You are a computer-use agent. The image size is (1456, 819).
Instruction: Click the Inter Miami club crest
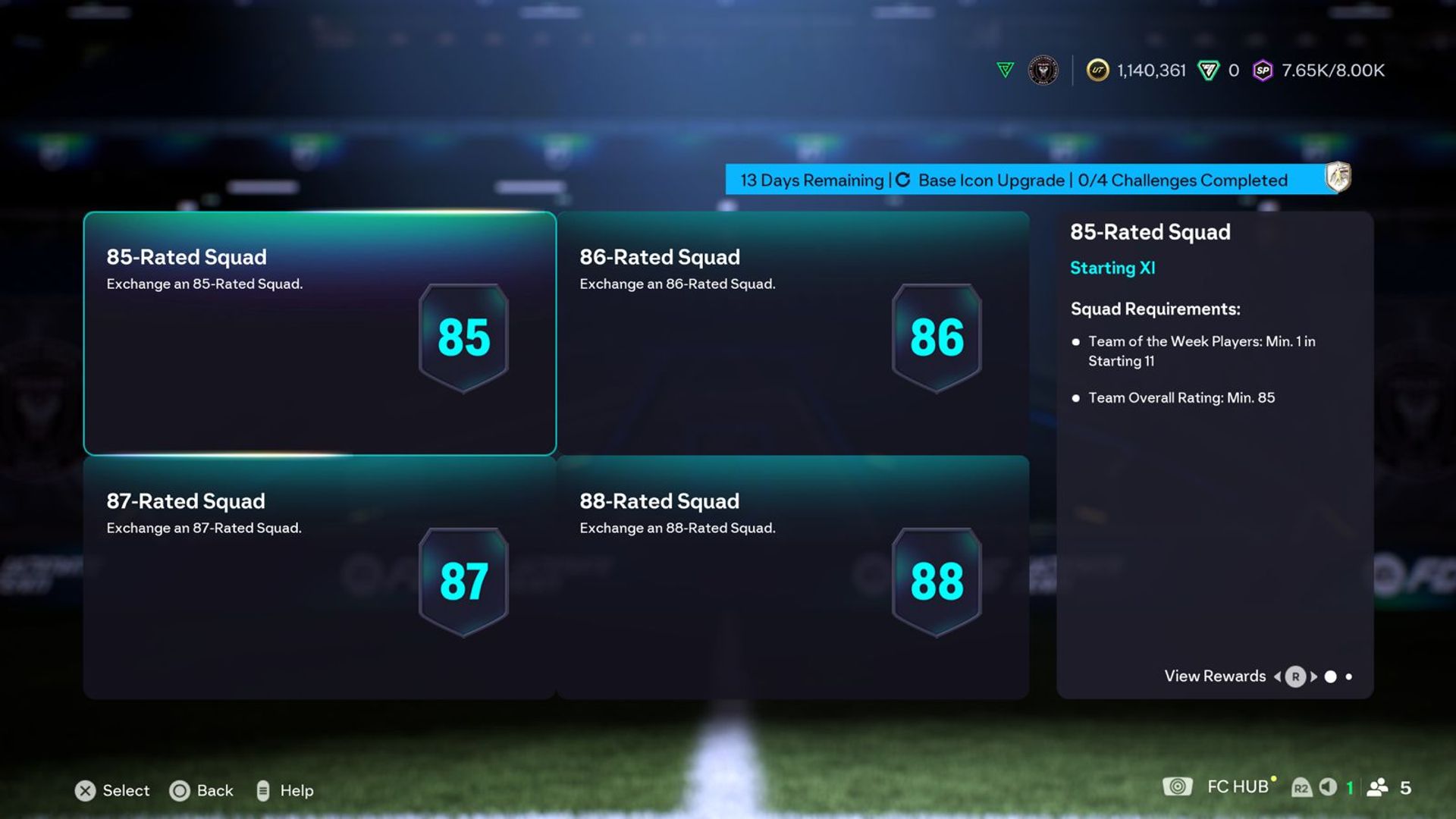[x=1045, y=70]
